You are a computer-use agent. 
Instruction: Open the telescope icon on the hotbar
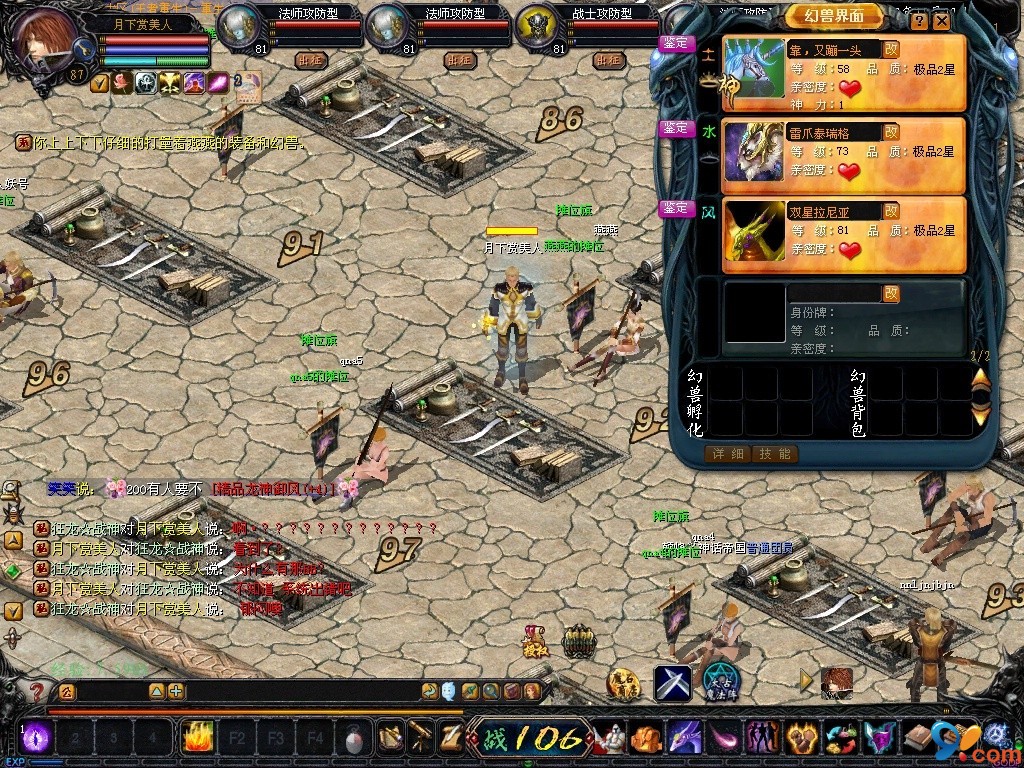420,738
